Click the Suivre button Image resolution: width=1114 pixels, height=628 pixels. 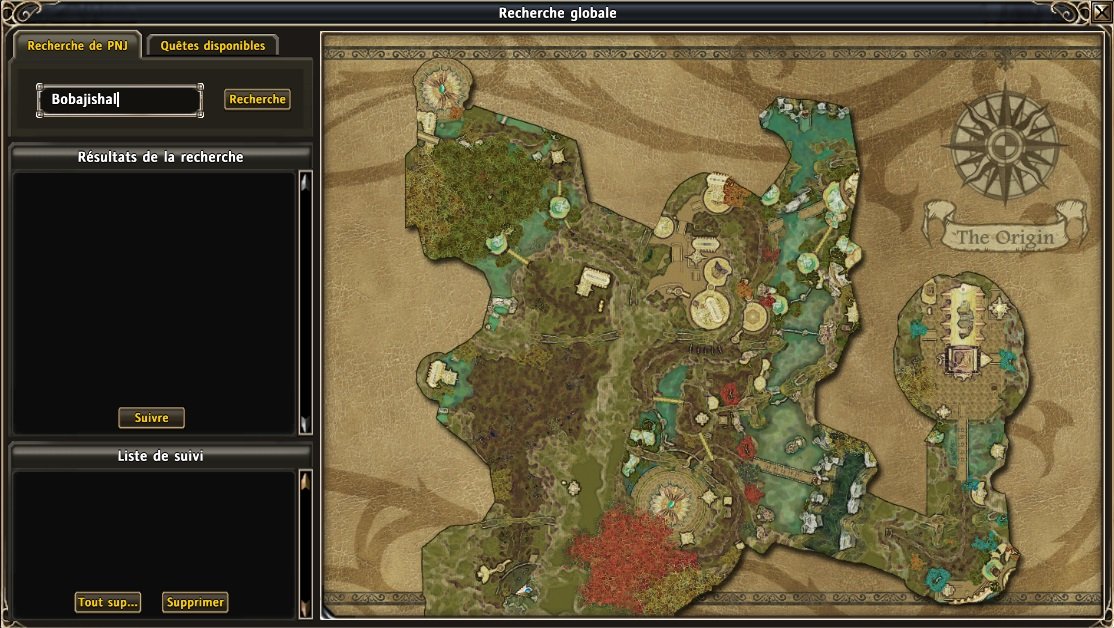152,418
